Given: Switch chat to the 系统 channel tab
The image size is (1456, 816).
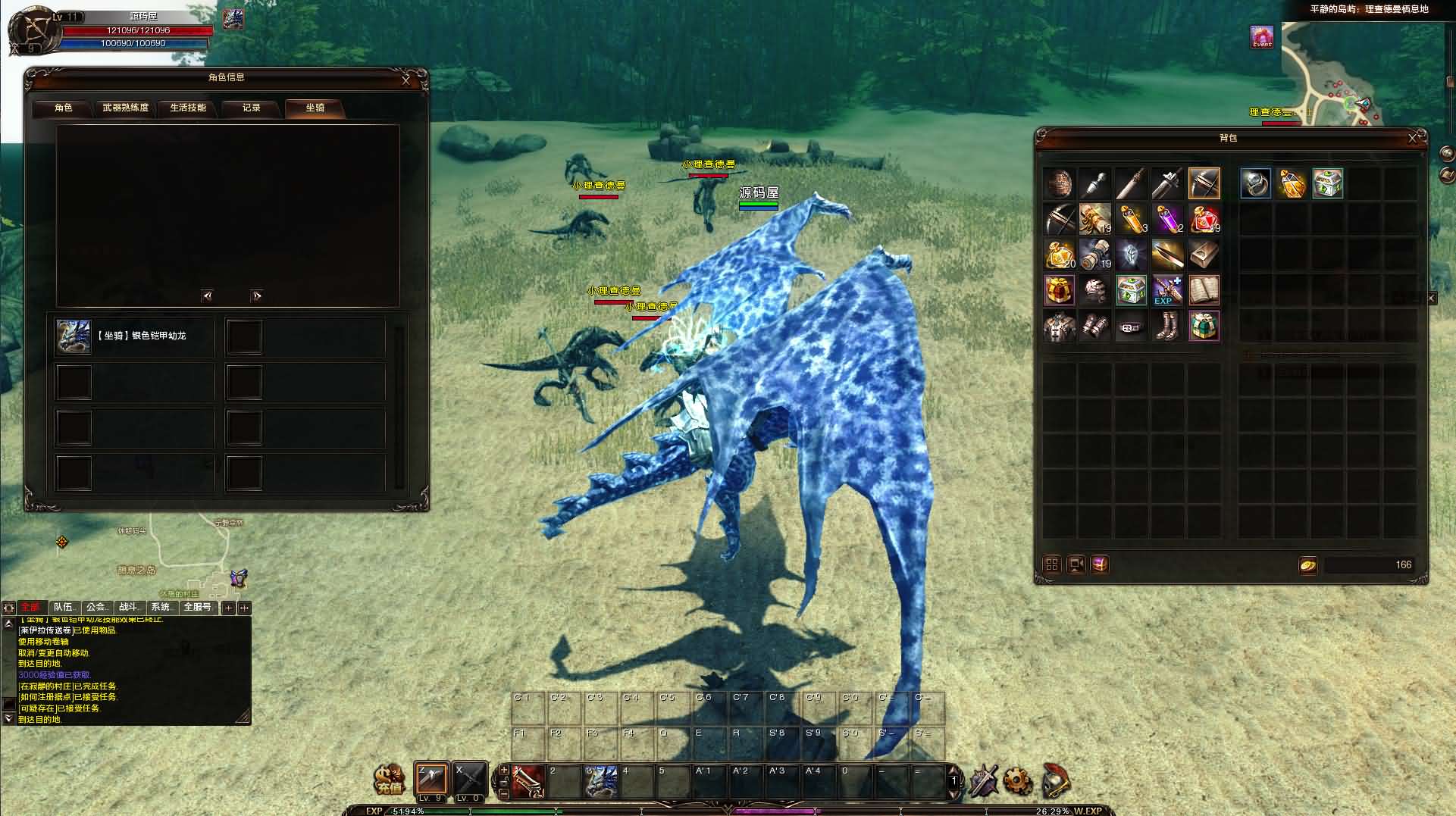Looking at the screenshot, I should [161, 608].
